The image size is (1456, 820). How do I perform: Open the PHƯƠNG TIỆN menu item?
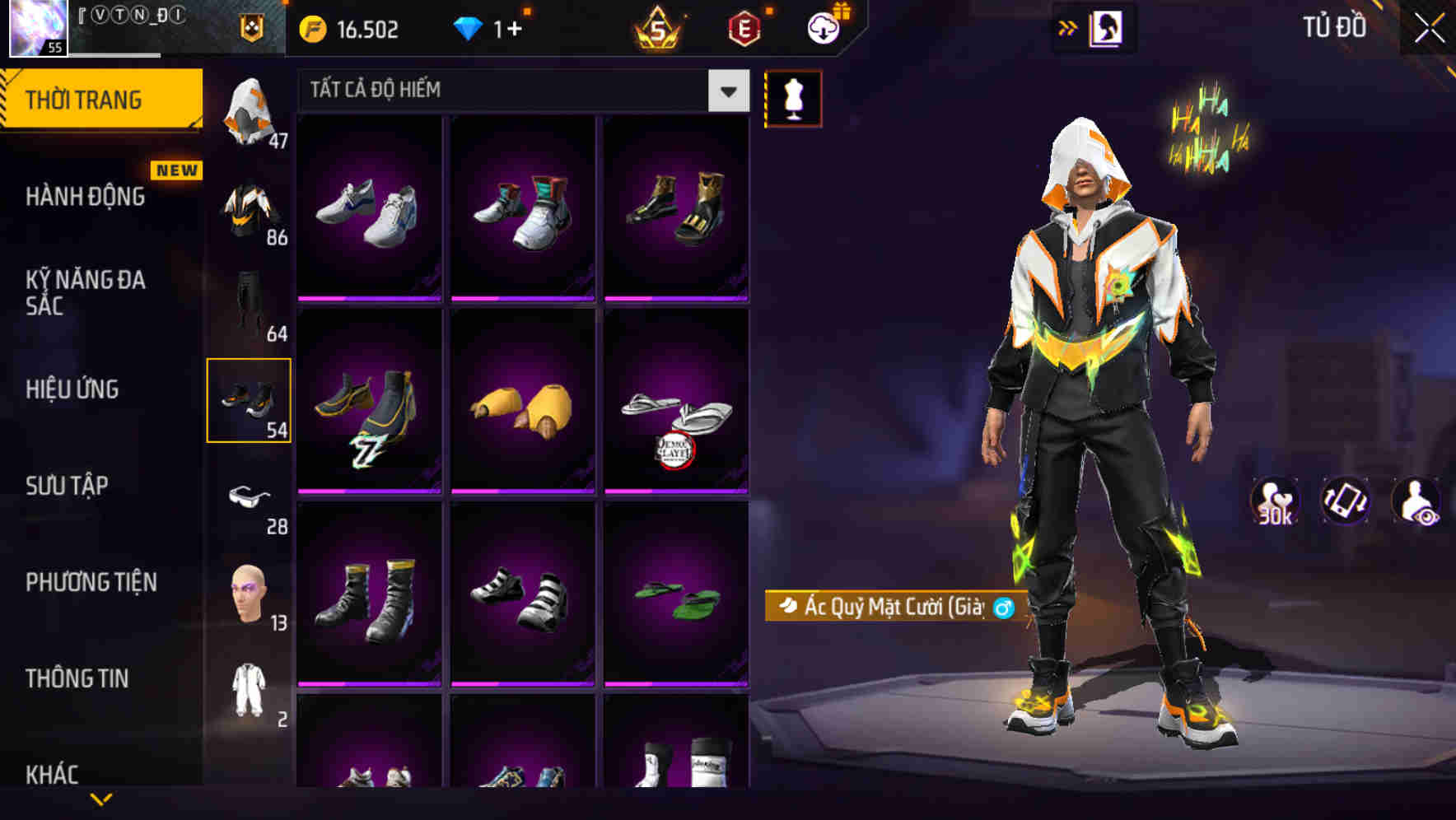91,581
